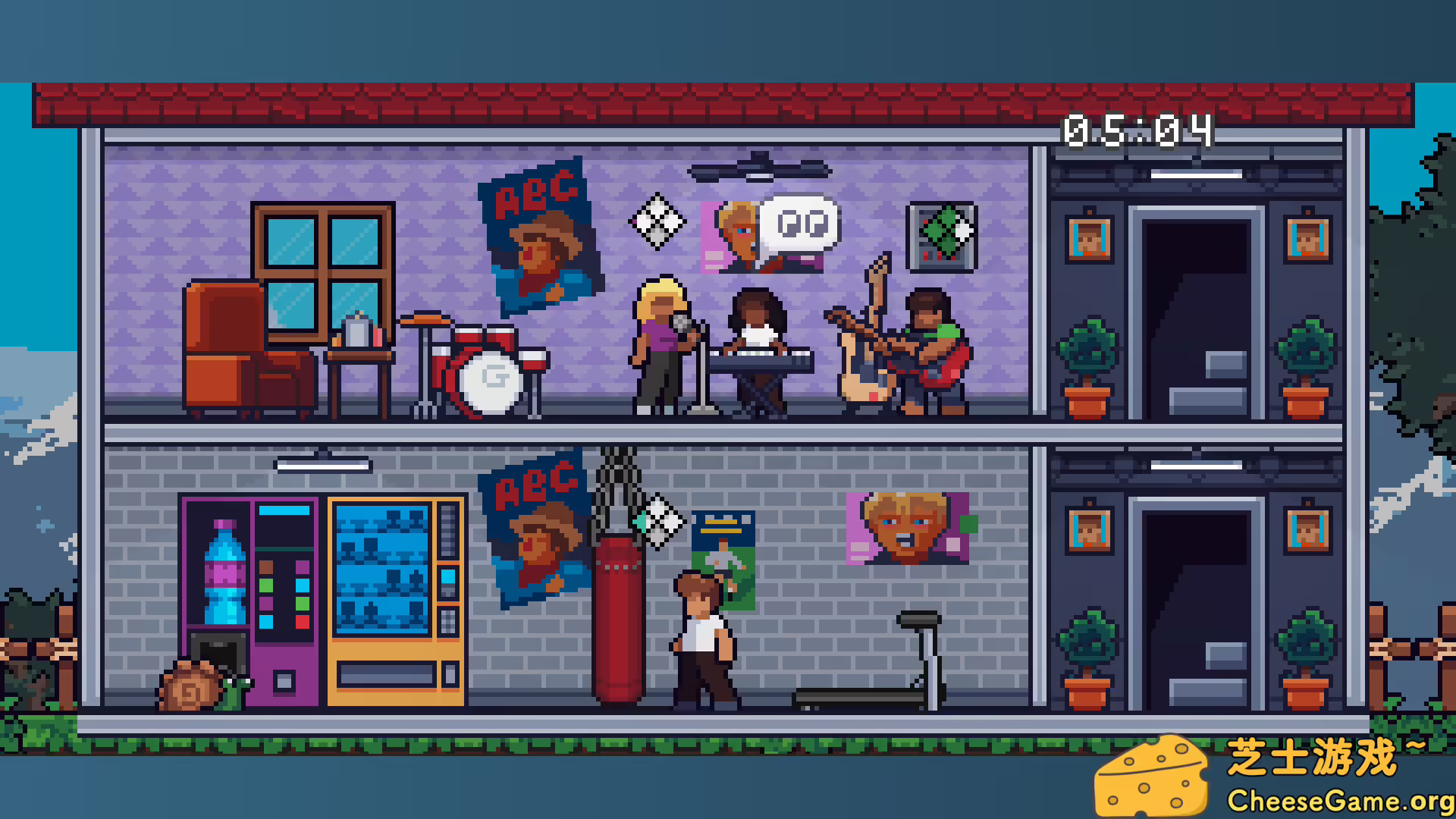This screenshot has width=1456, height=819.
Task: Click the speech bubble above the wall poster
Action: 800,224
